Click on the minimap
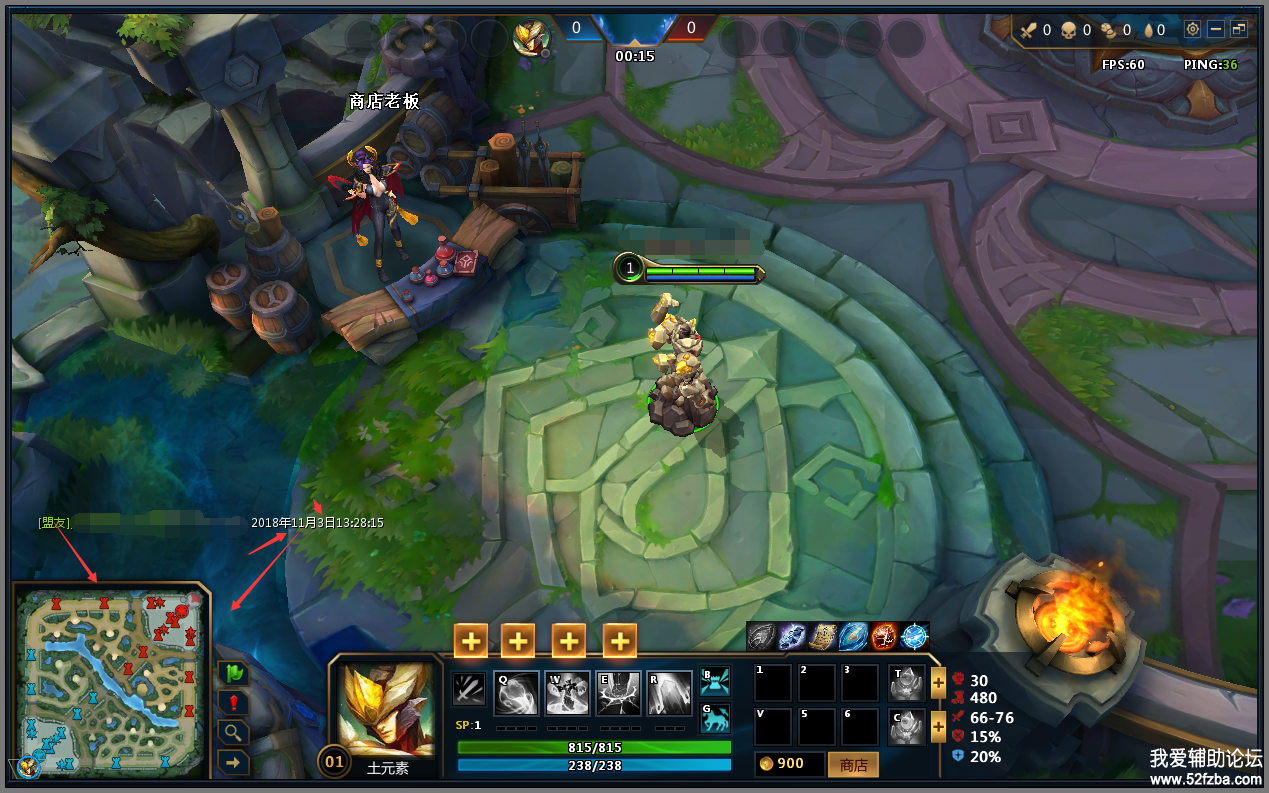This screenshot has height=793, width=1269. point(111,680)
